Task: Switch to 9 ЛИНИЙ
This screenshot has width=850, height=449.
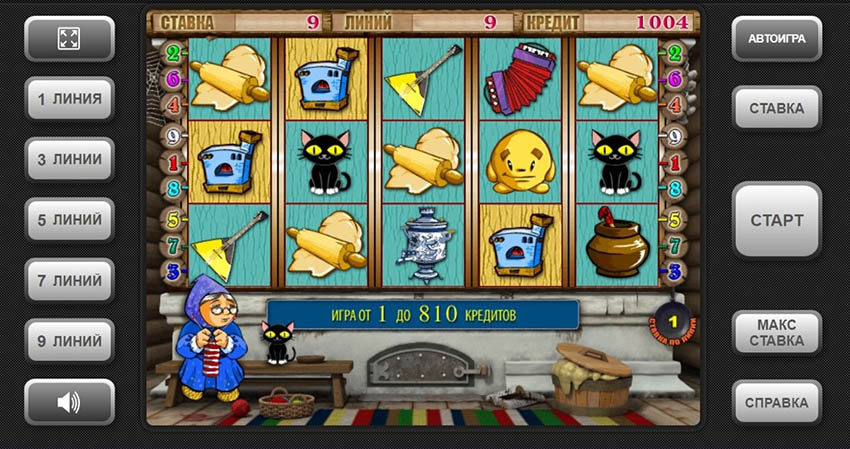Action: pyautogui.click(x=69, y=341)
